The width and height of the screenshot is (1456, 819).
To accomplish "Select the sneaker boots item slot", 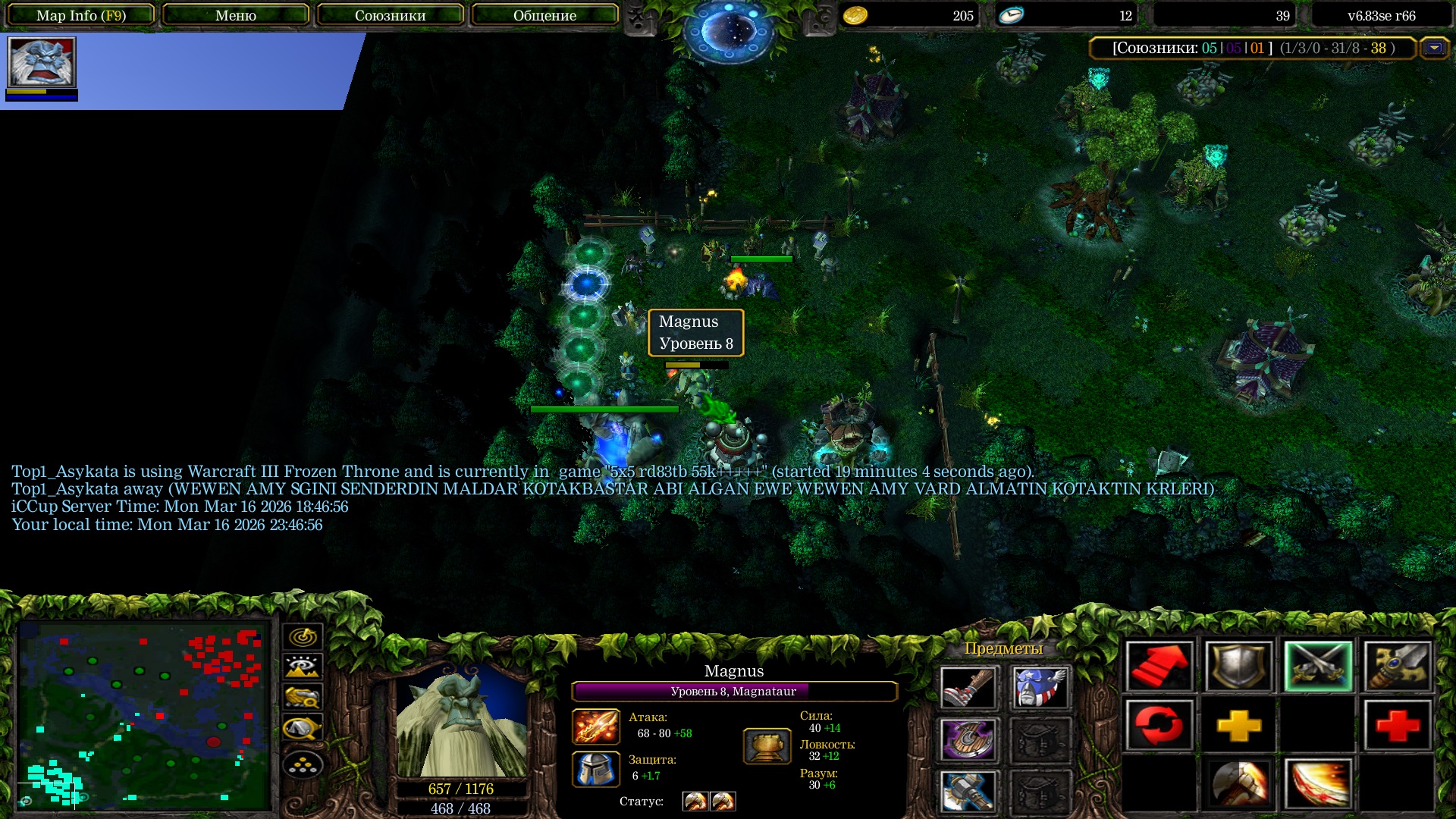I will (x=968, y=688).
